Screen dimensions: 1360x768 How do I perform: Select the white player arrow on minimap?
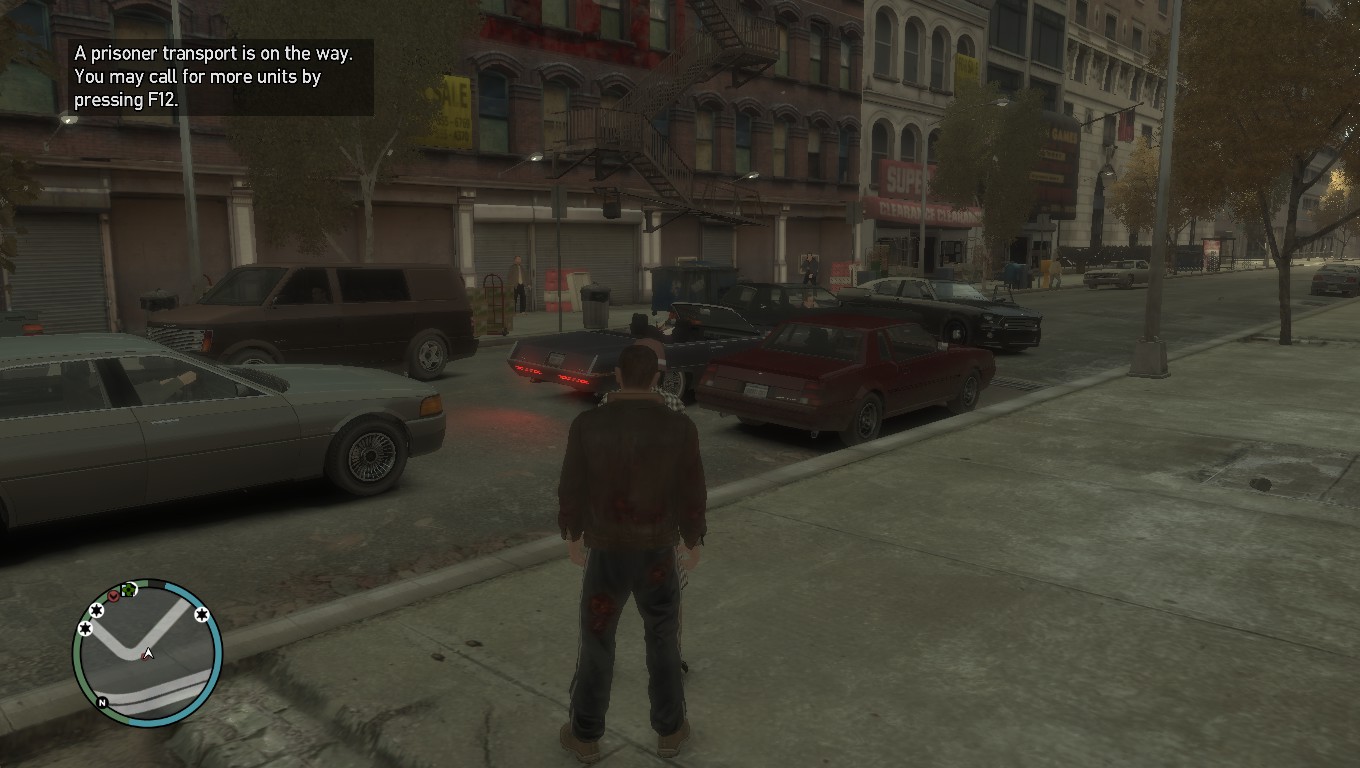148,654
